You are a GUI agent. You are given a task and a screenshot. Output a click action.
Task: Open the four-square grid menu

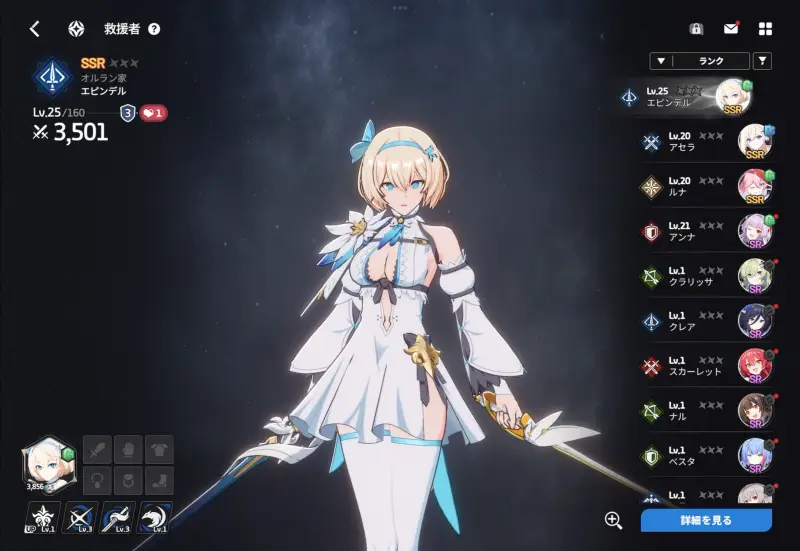click(765, 29)
